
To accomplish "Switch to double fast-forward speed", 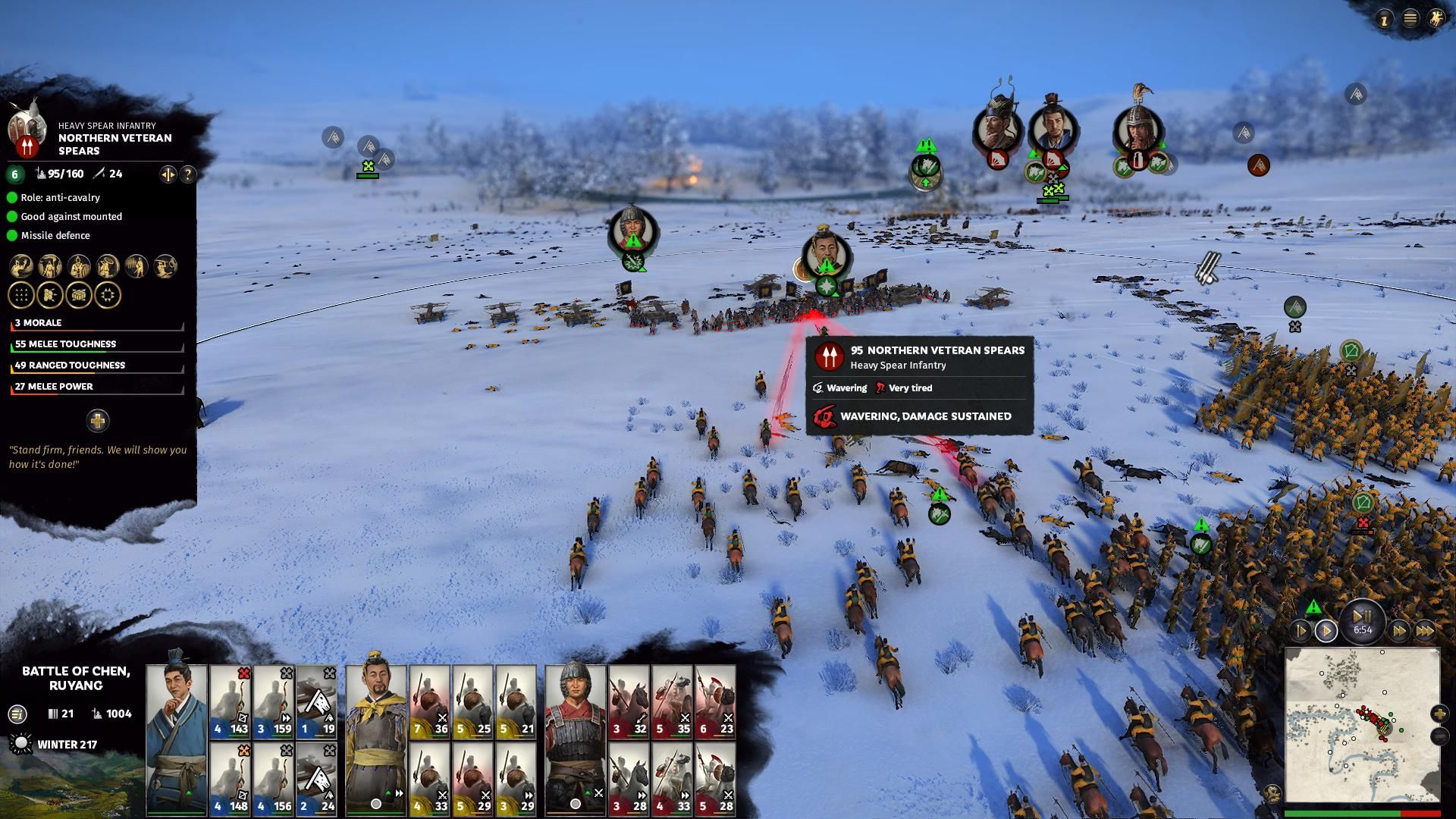I will tap(1399, 631).
